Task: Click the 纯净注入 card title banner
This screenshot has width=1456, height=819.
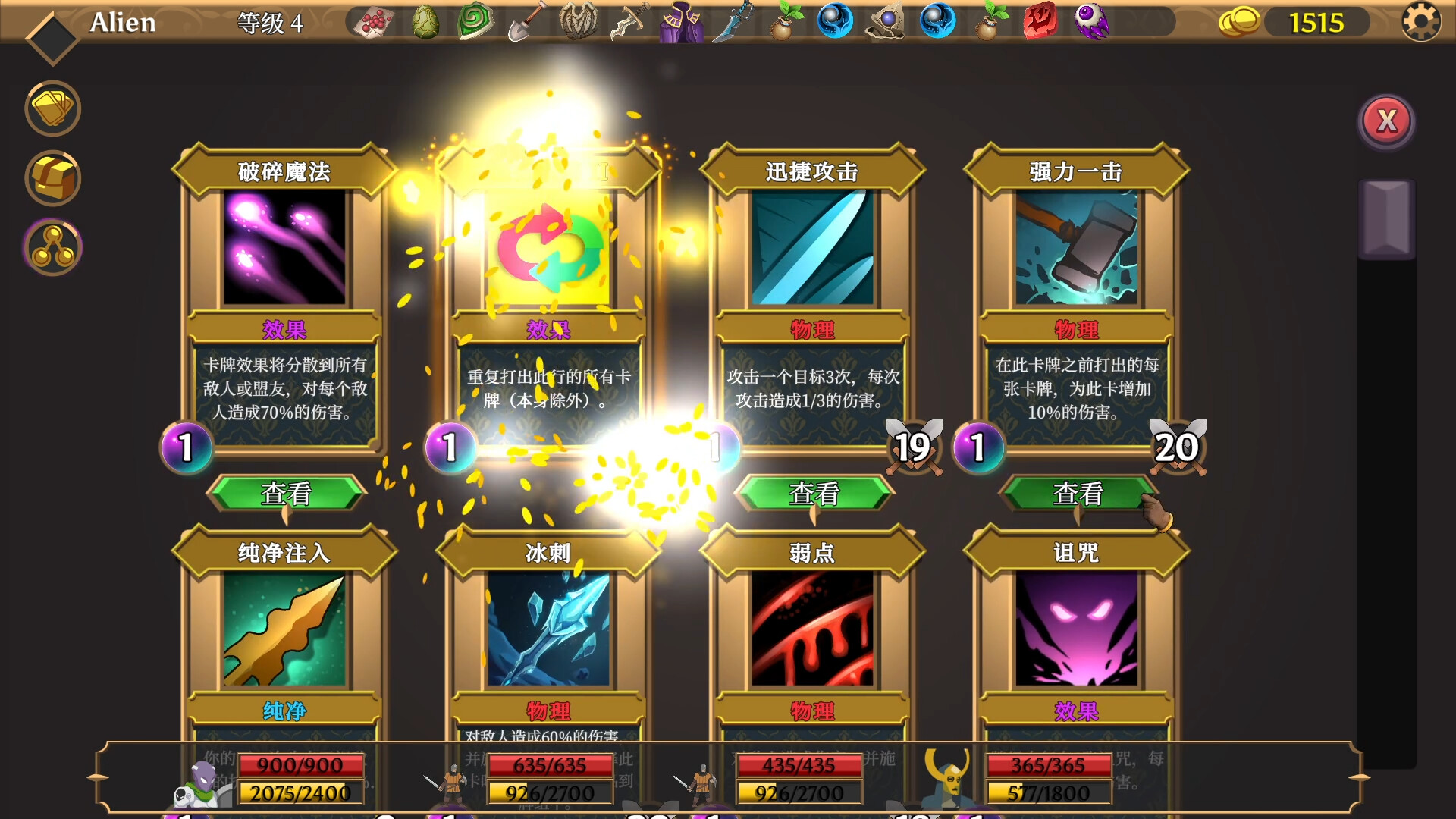Action: point(286,553)
